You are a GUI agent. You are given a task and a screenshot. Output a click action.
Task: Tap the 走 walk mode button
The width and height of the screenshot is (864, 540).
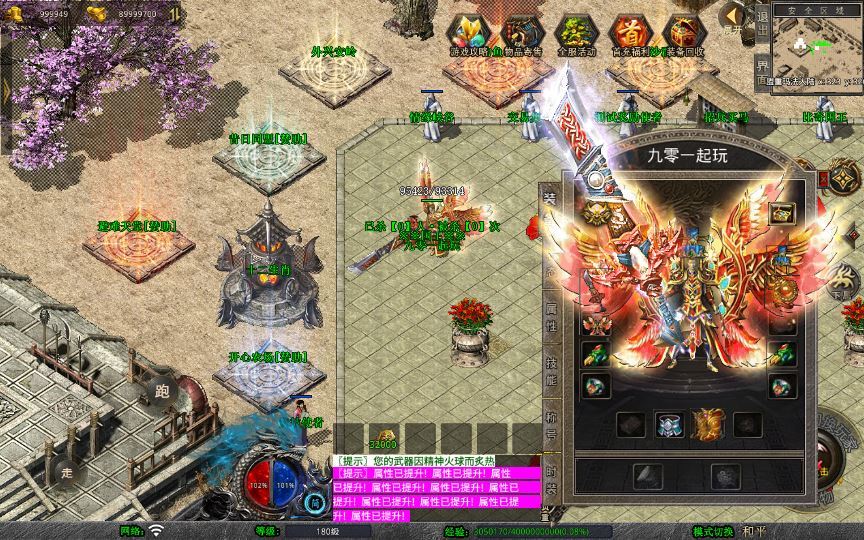click(68, 472)
